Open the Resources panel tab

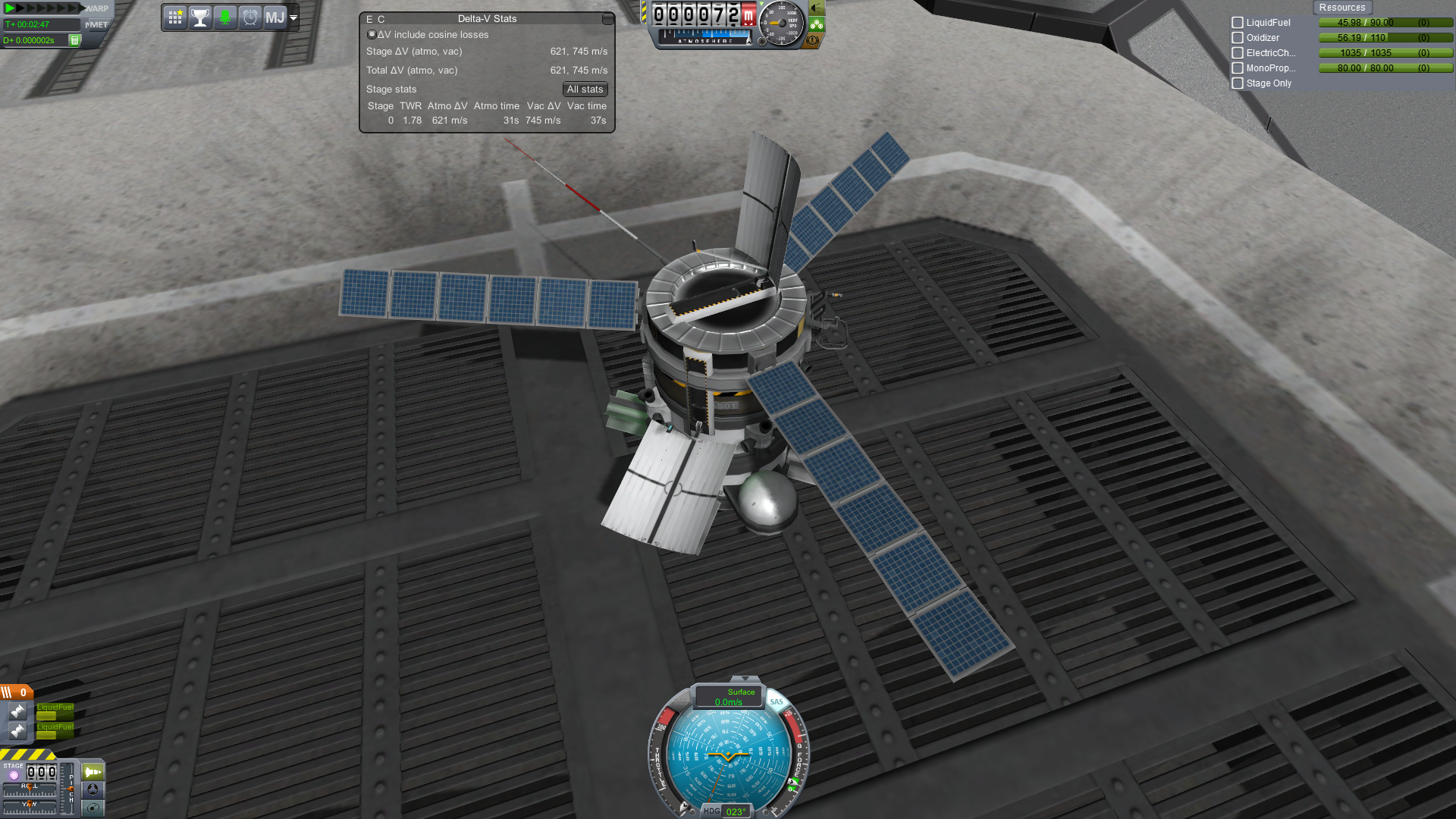1341,8
